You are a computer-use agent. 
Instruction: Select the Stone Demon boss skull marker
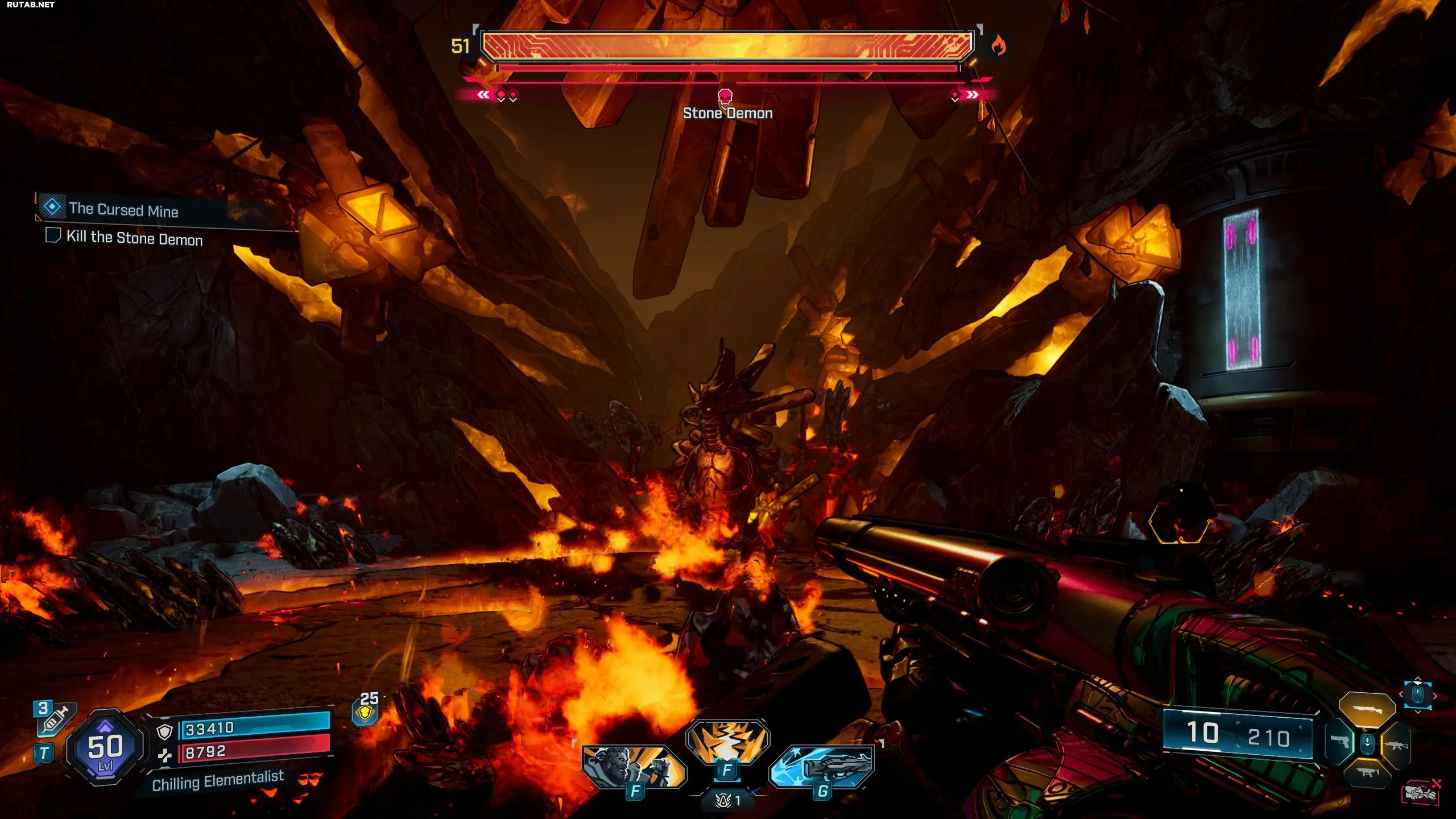pyautogui.click(x=725, y=96)
